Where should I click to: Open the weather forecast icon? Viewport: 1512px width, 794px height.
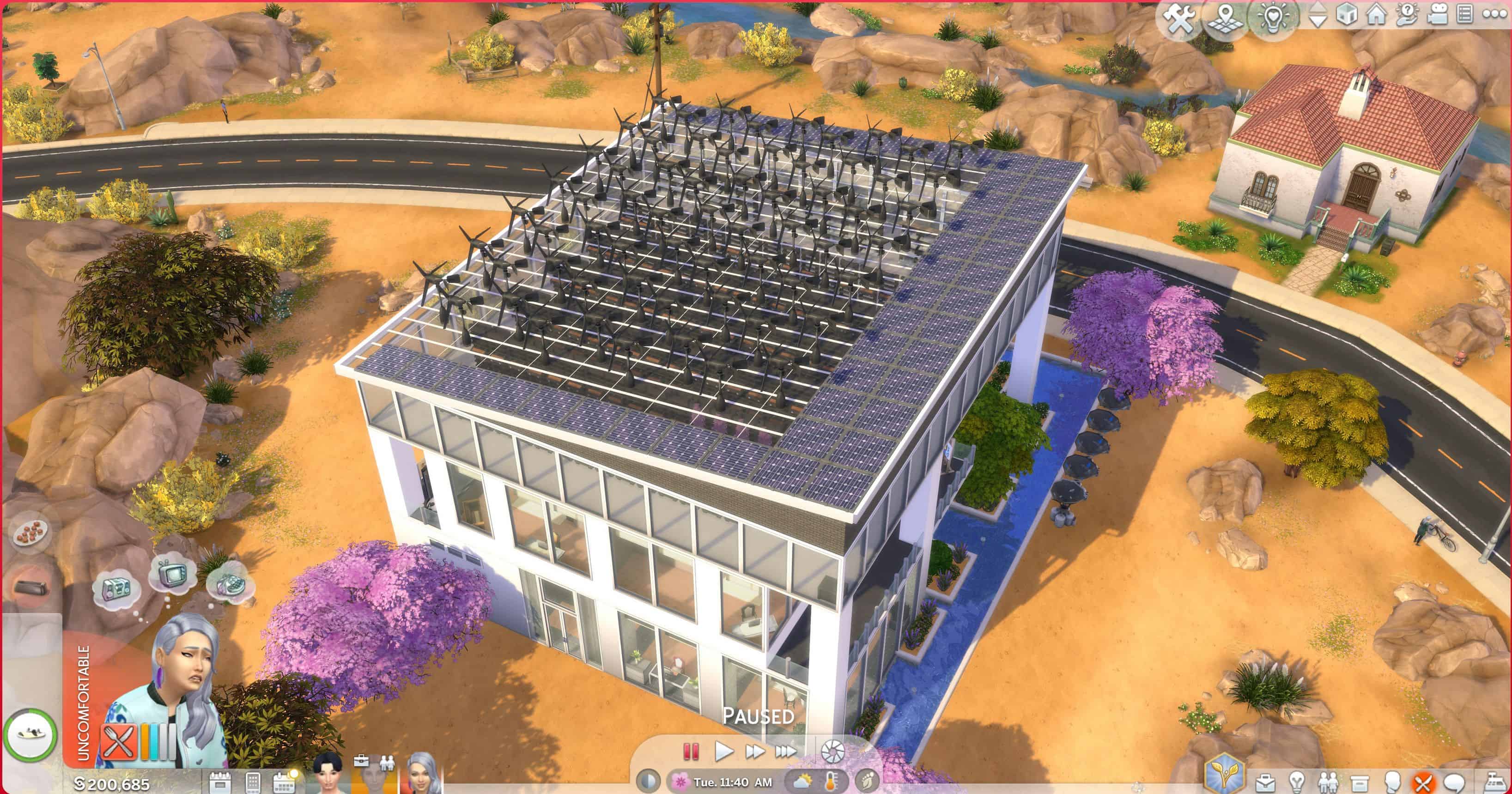click(x=802, y=782)
